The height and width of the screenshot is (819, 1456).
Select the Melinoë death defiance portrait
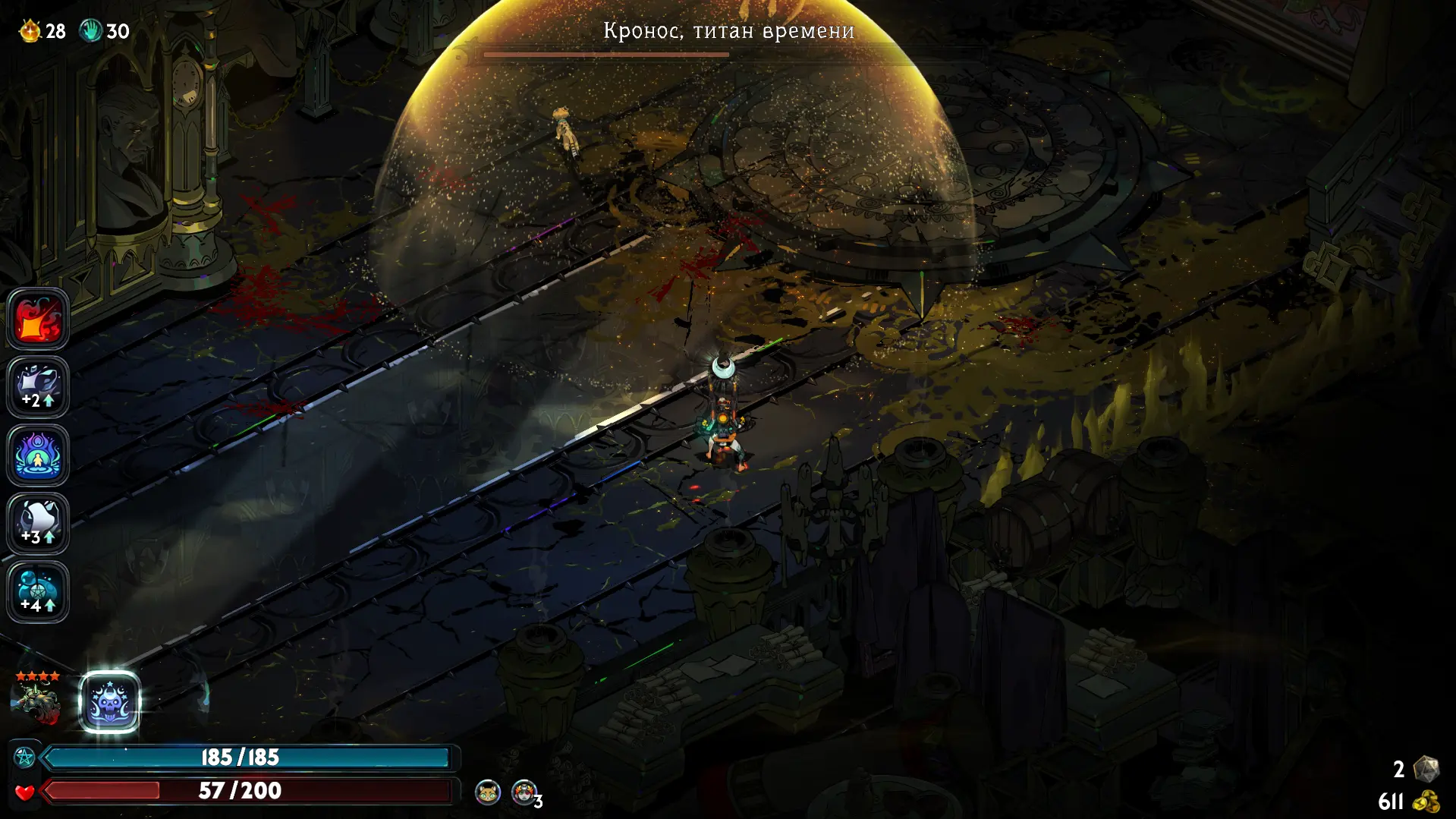524,792
